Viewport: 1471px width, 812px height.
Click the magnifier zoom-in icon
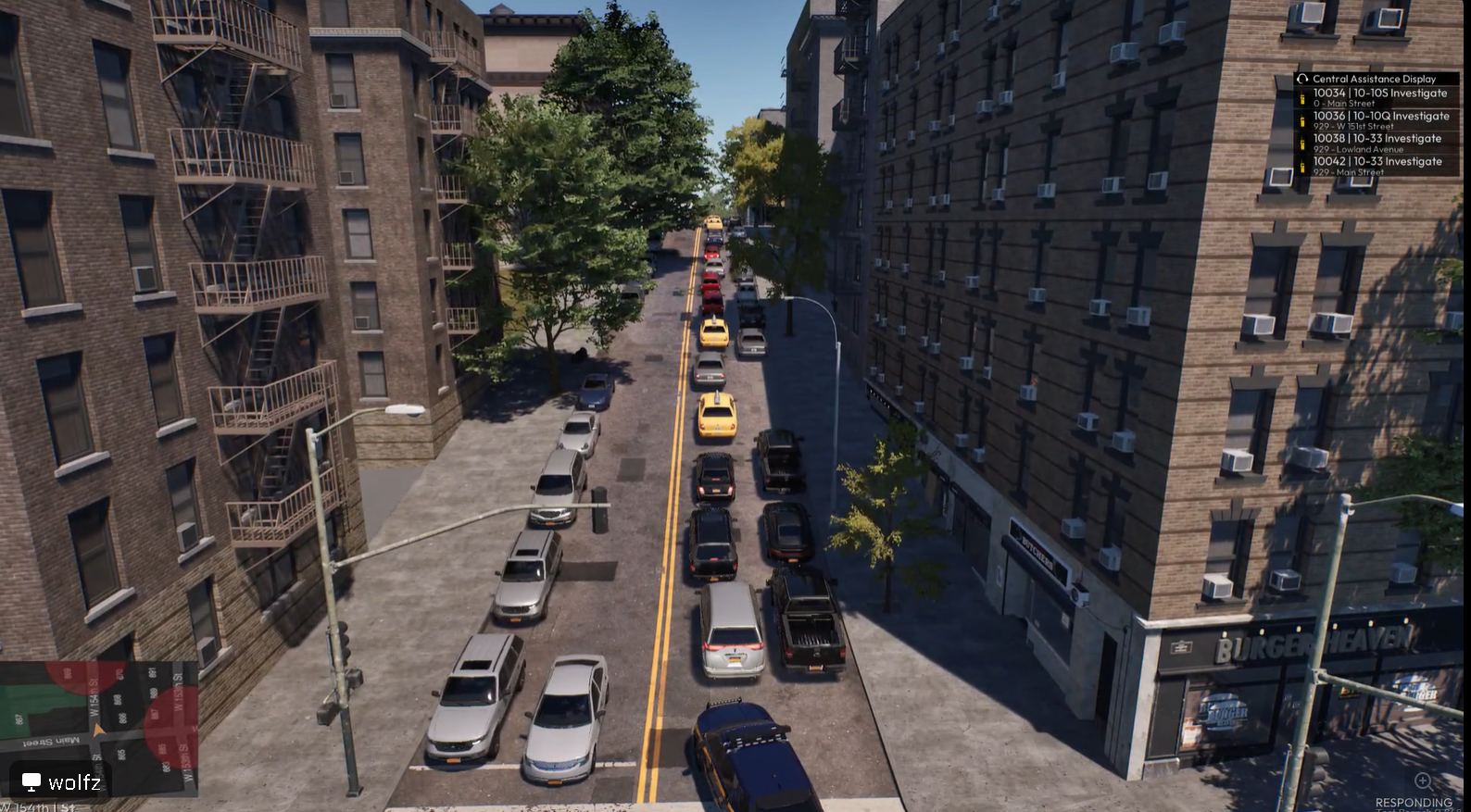pyautogui.click(x=1424, y=781)
